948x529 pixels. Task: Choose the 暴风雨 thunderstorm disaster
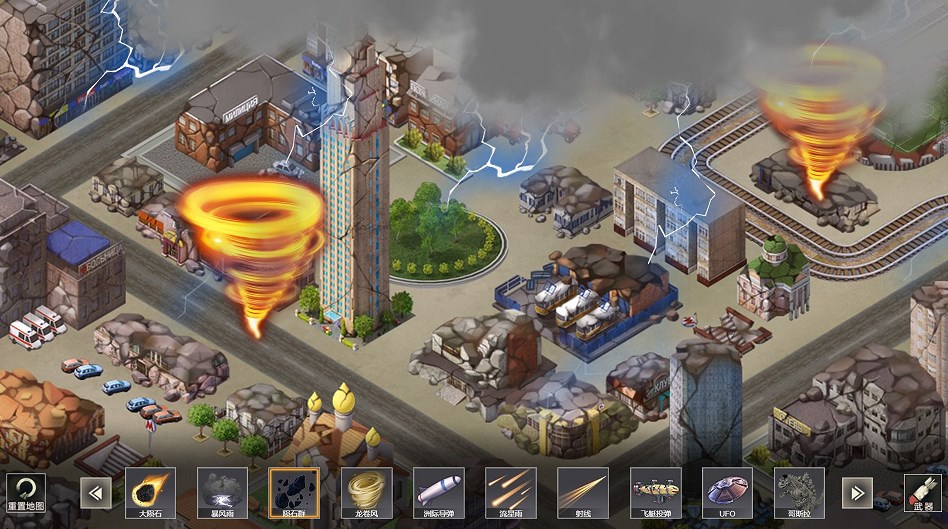[x=222, y=492]
